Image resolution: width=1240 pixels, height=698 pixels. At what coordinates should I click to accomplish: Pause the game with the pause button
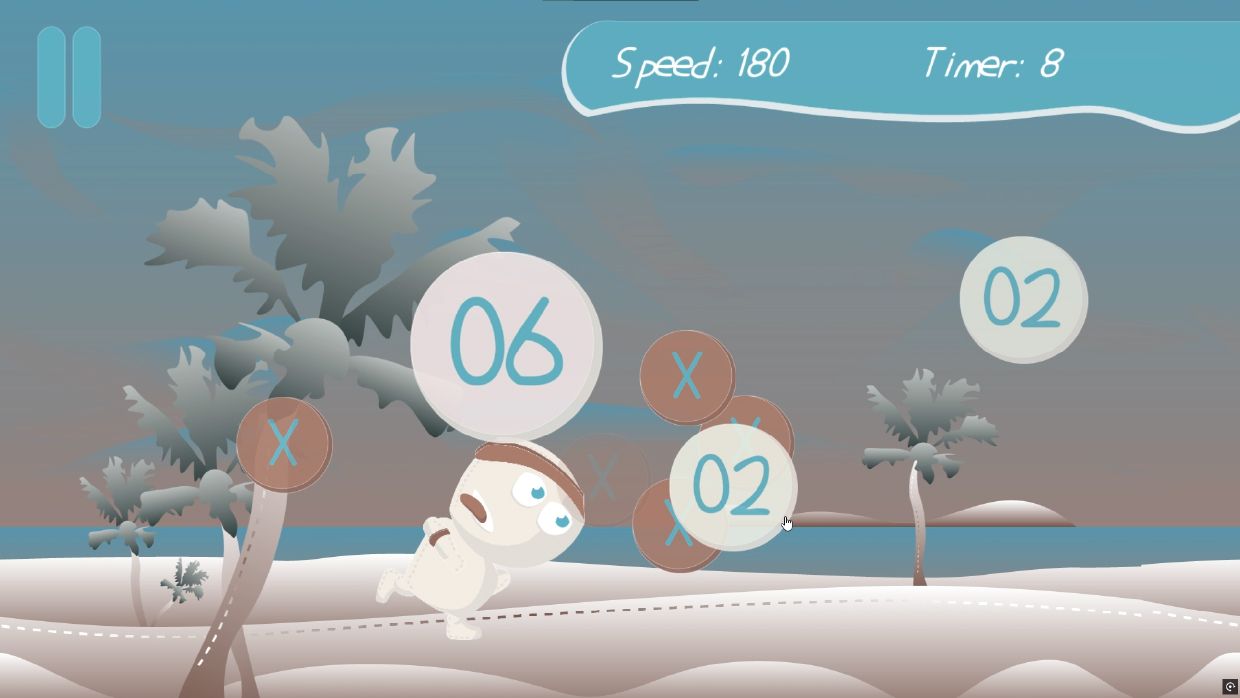click(69, 78)
